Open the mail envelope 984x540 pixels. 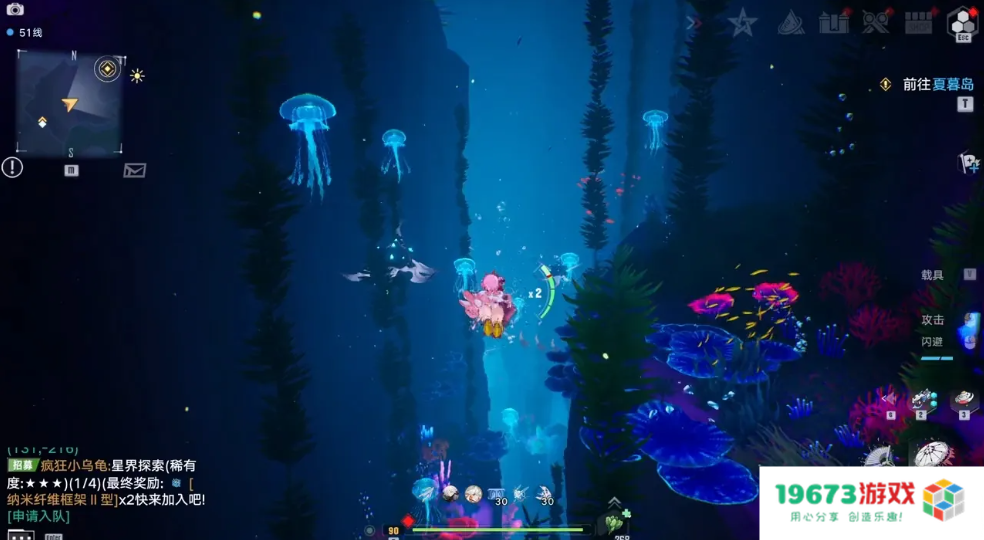click(x=134, y=170)
